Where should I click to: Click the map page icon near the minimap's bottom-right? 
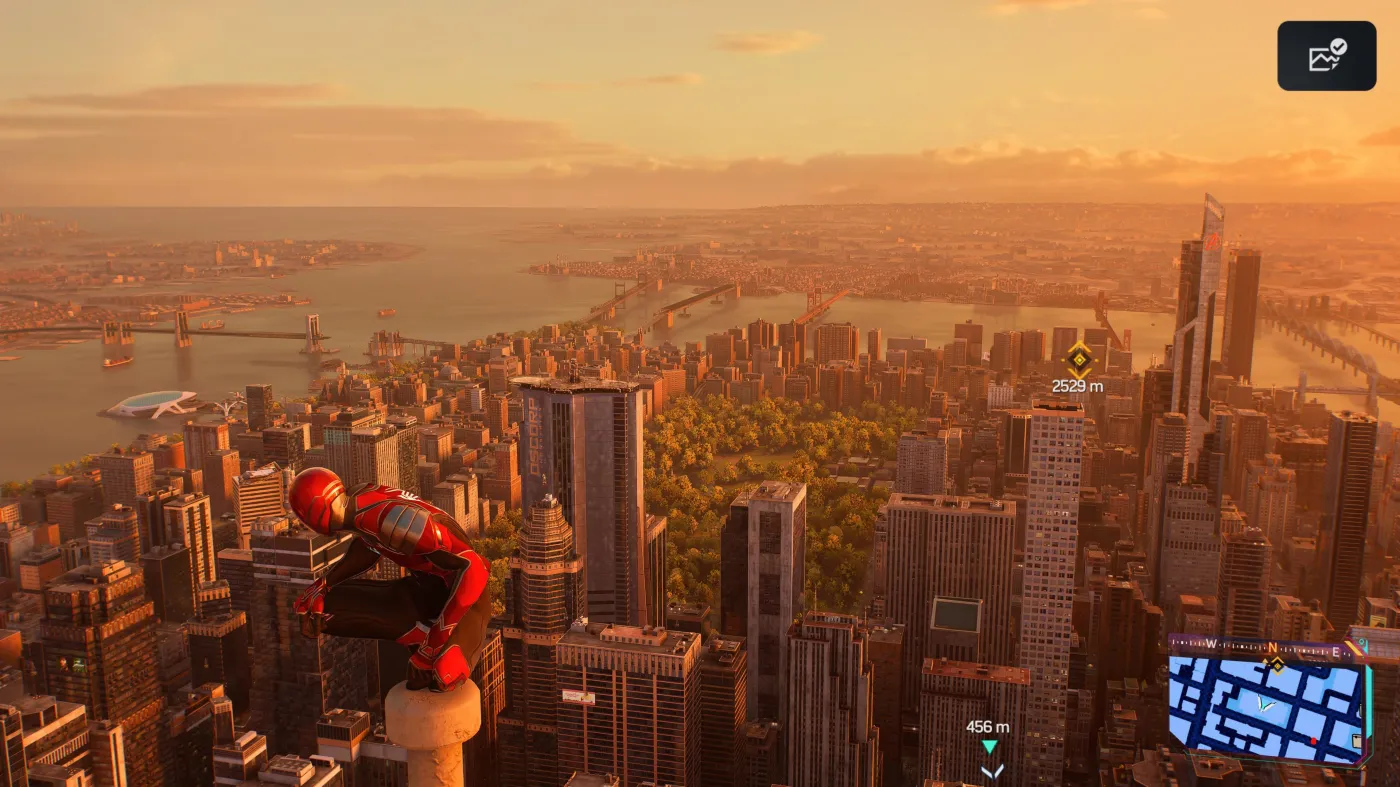[1357, 738]
